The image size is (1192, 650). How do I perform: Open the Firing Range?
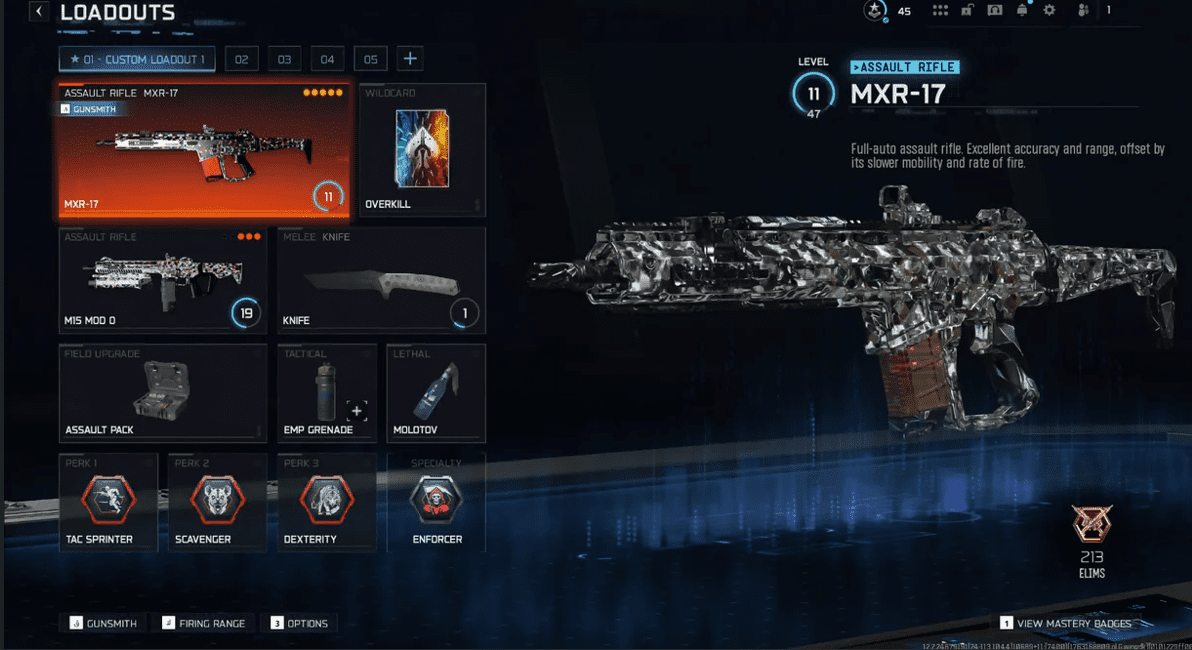[204, 623]
